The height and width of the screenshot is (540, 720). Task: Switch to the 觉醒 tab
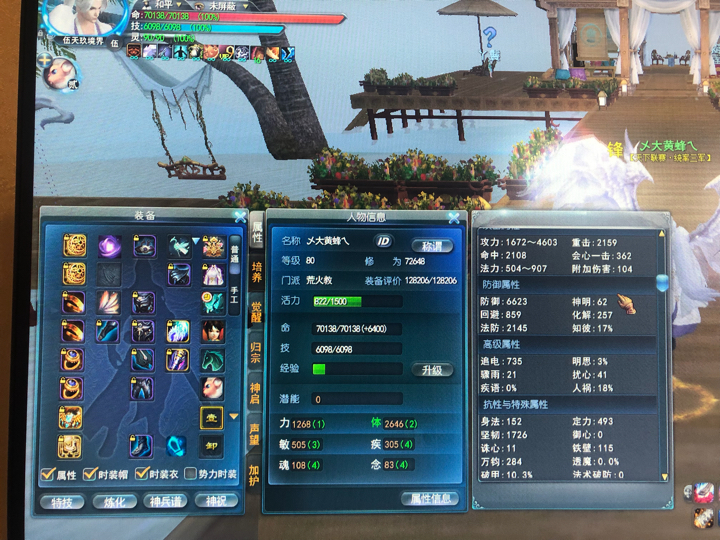[x=257, y=312]
